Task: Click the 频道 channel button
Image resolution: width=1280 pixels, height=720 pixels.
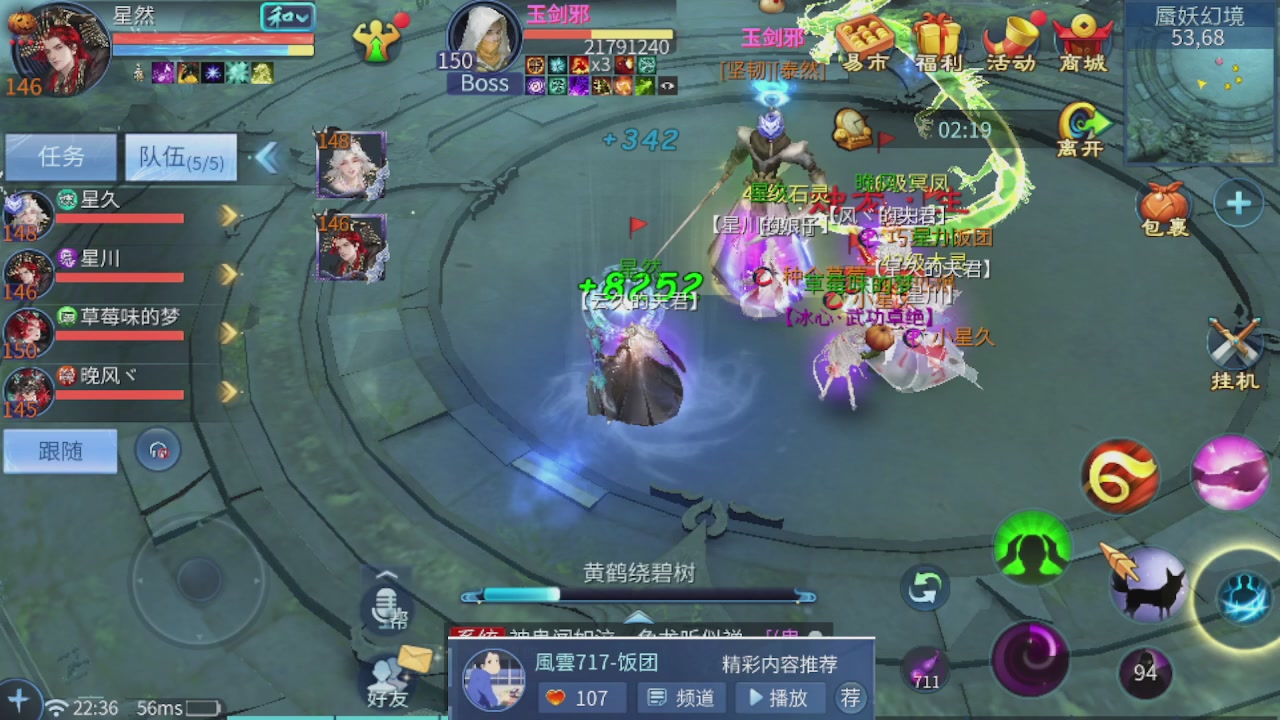Action: pos(681,698)
